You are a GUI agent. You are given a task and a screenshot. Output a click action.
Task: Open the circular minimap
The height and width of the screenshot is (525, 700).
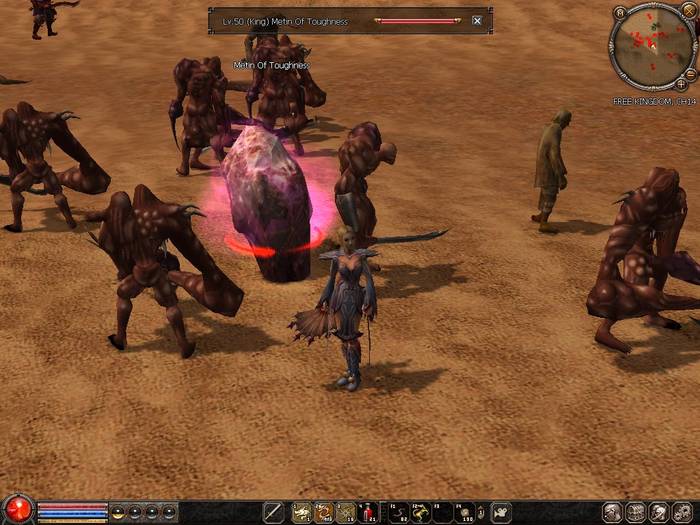(651, 46)
